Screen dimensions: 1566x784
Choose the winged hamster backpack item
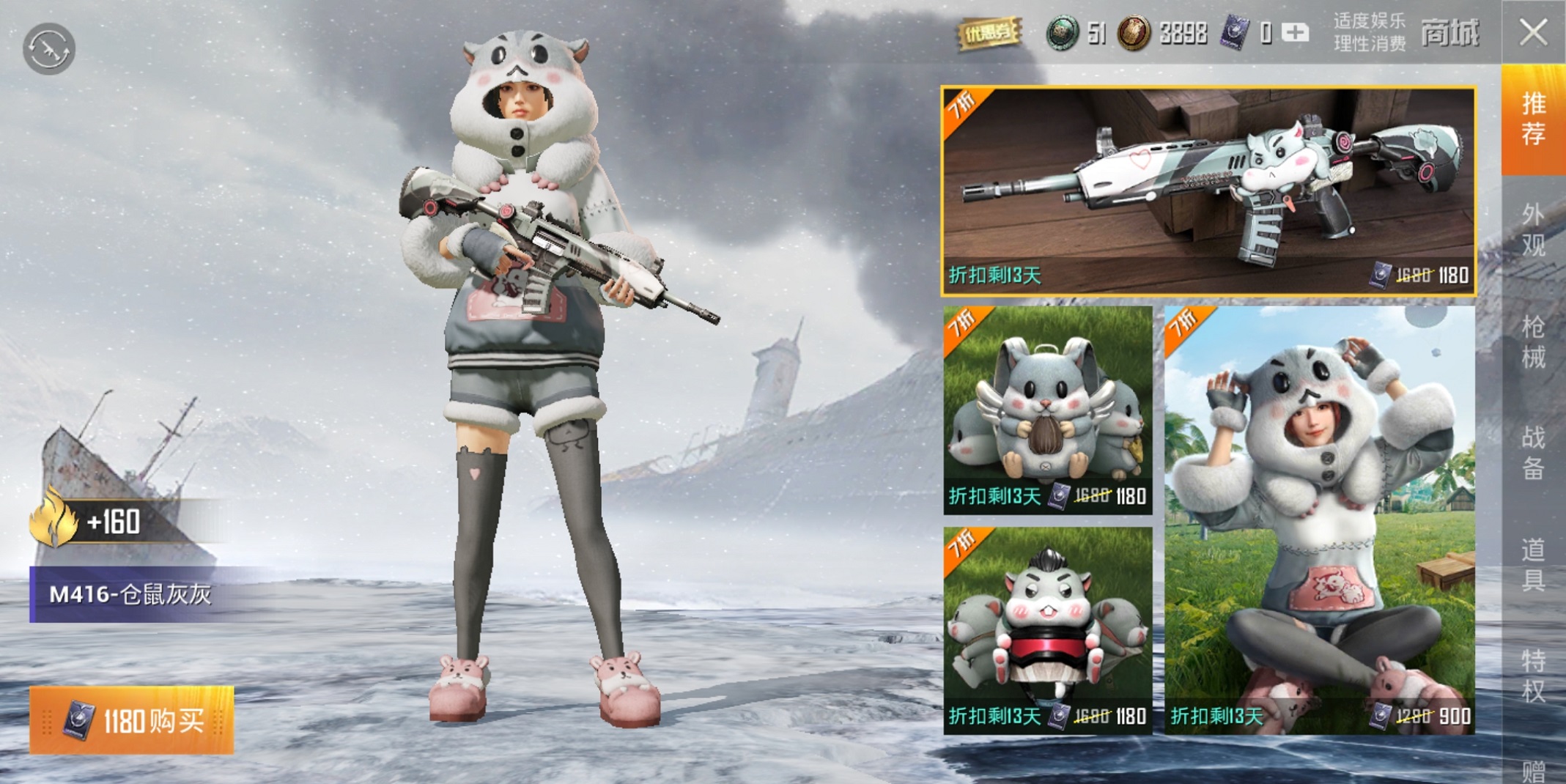1047,410
